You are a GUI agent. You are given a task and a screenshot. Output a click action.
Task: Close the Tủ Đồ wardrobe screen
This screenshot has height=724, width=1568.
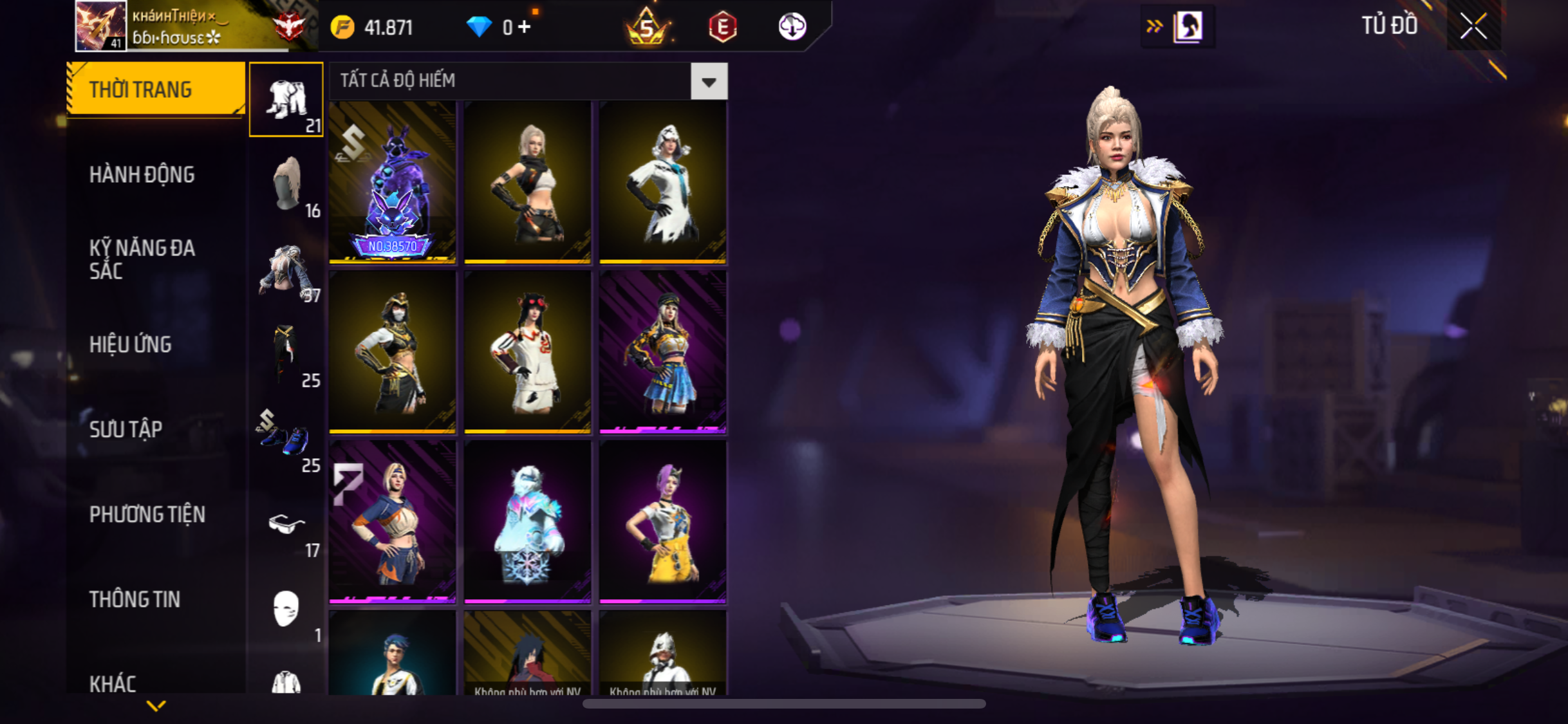[x=1473, y=26]
